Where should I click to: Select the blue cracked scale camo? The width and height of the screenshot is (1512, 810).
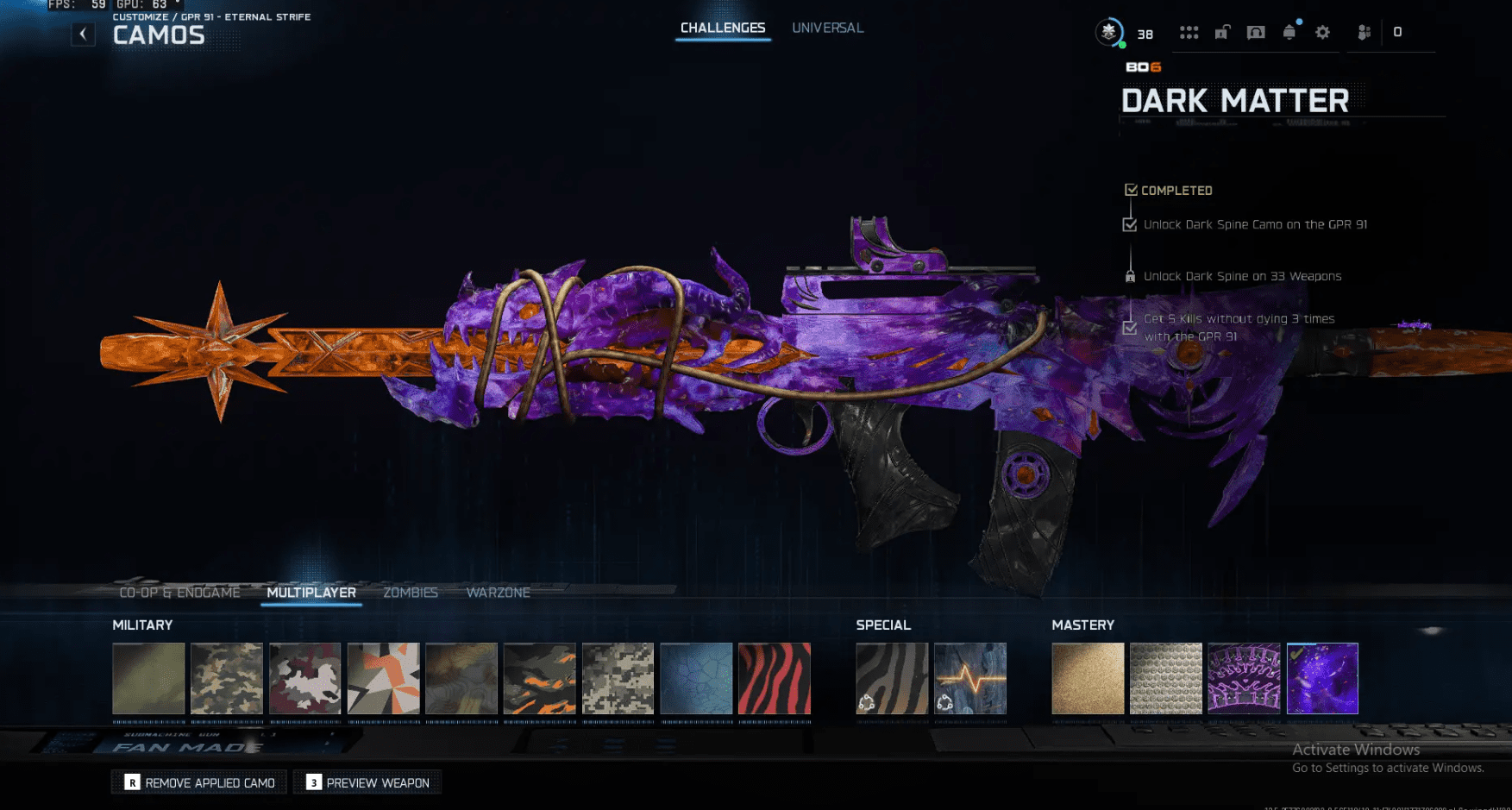coord(696,678)
